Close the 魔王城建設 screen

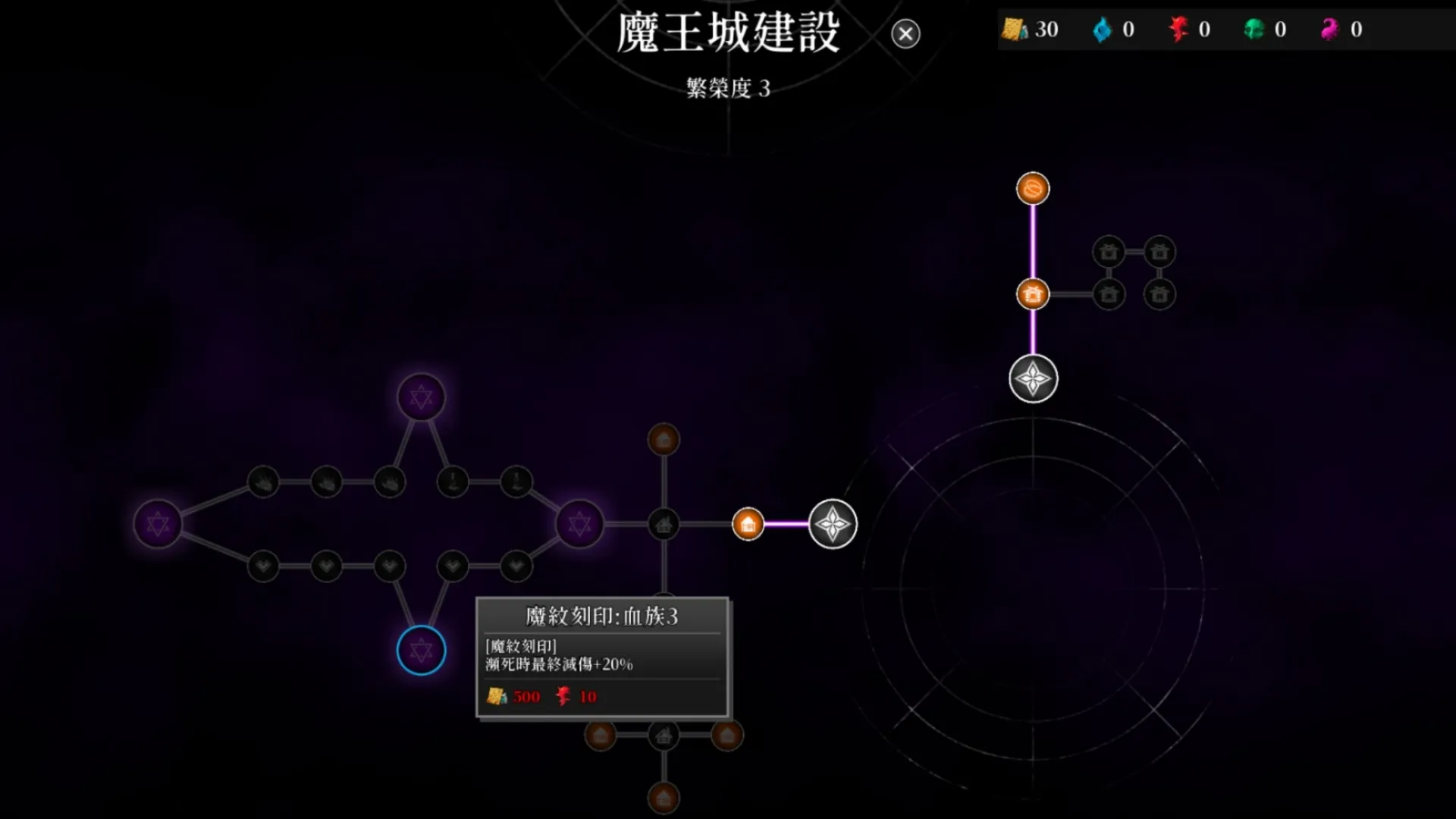point(905,34)
